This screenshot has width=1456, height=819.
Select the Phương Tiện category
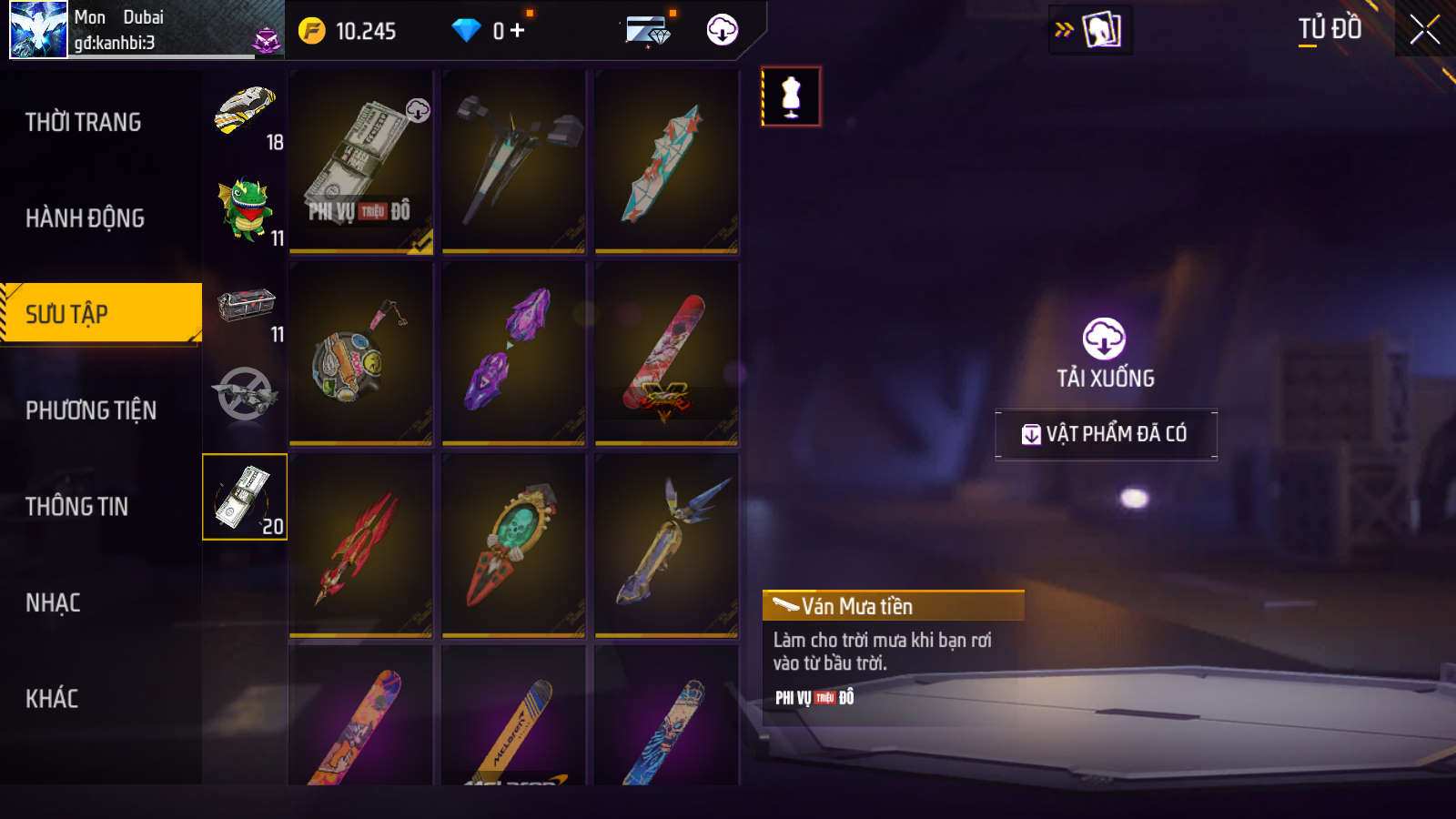[91, 410]
